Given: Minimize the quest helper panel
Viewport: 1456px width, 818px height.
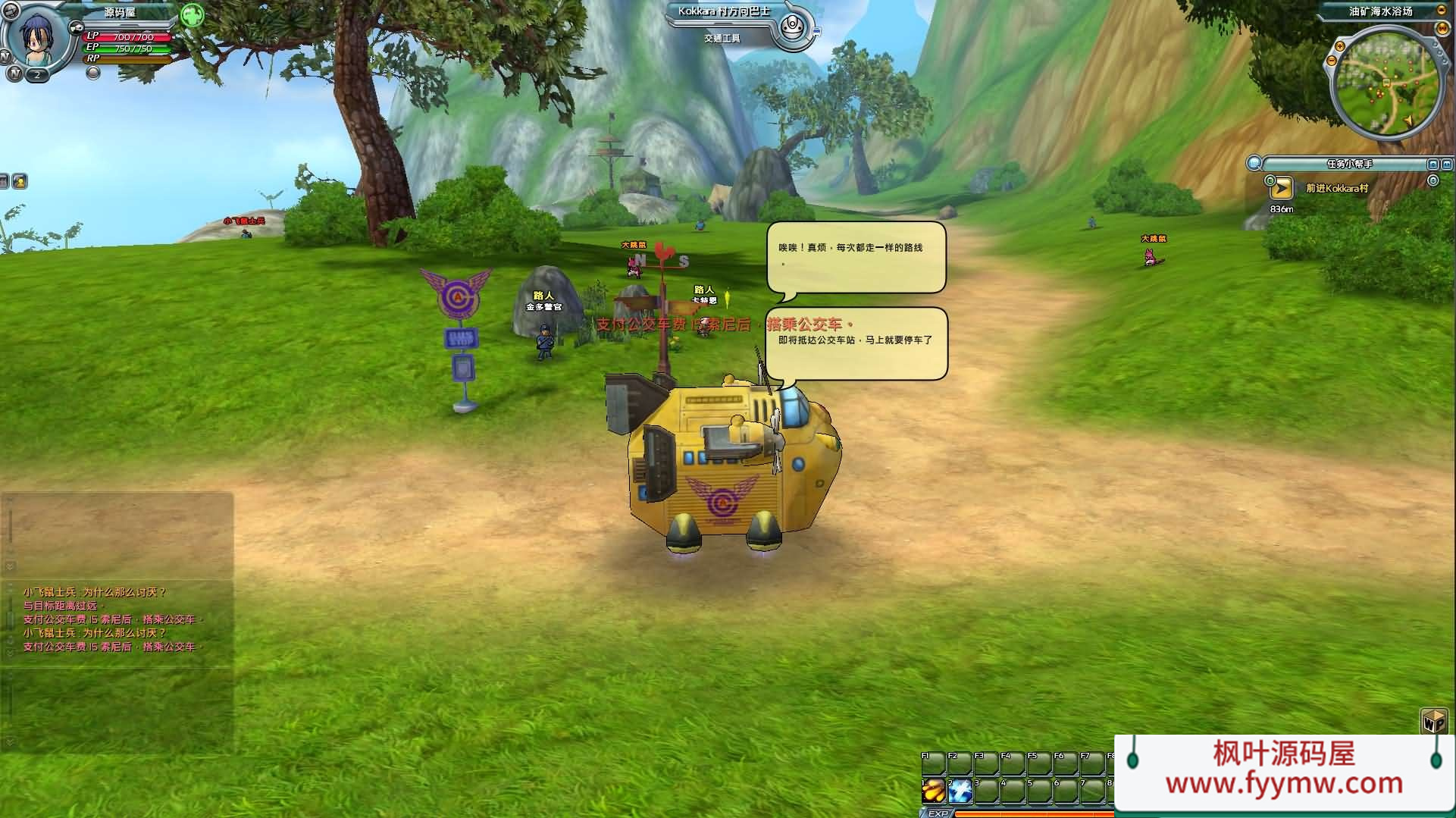Looking at the screenshot, I should coord(1433,164).
